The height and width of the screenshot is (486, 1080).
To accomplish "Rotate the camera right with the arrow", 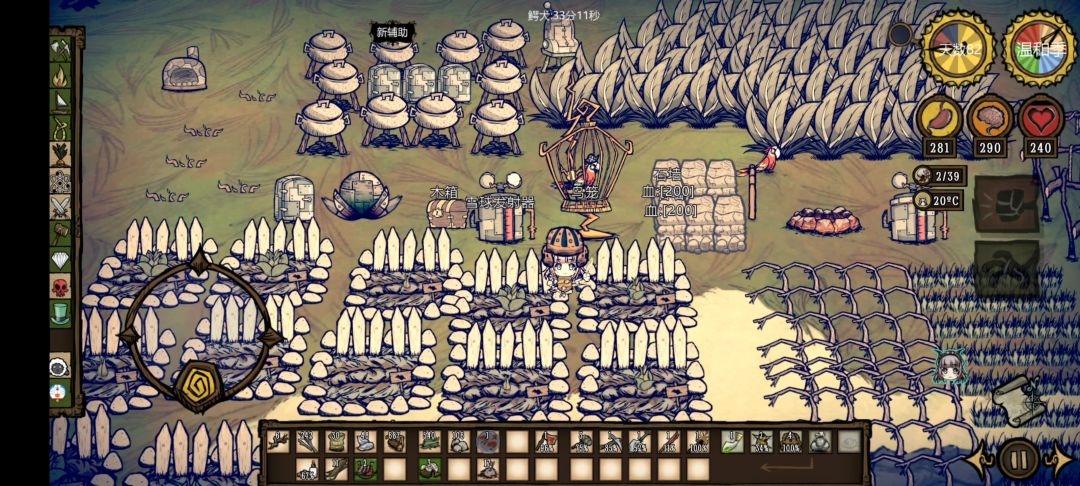I will (x=1059, y=460).
